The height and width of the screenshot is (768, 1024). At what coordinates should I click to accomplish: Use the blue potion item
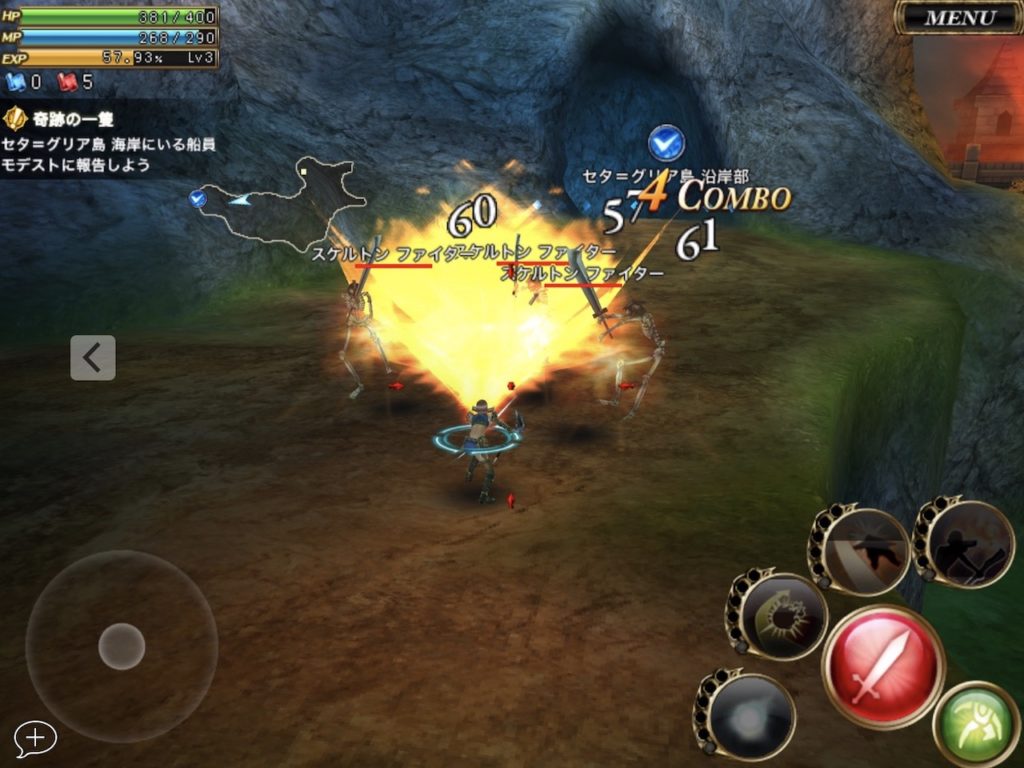[22, 82]
